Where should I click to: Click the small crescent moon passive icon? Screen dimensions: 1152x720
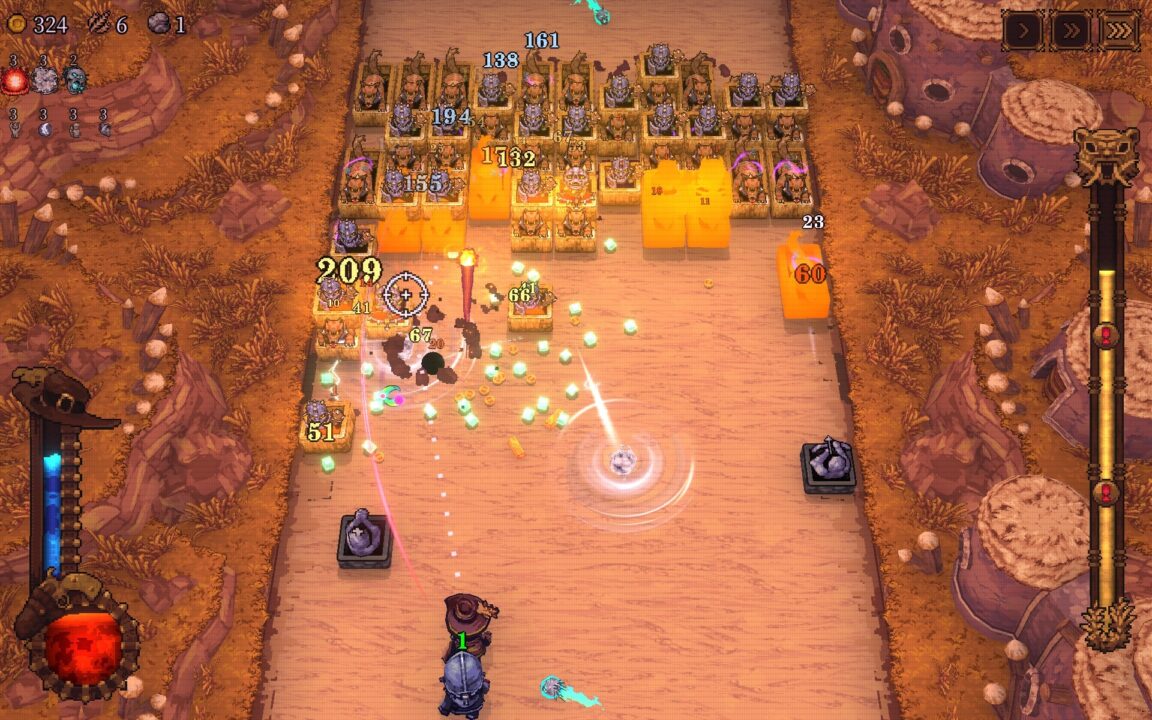[x=44, y=128]
